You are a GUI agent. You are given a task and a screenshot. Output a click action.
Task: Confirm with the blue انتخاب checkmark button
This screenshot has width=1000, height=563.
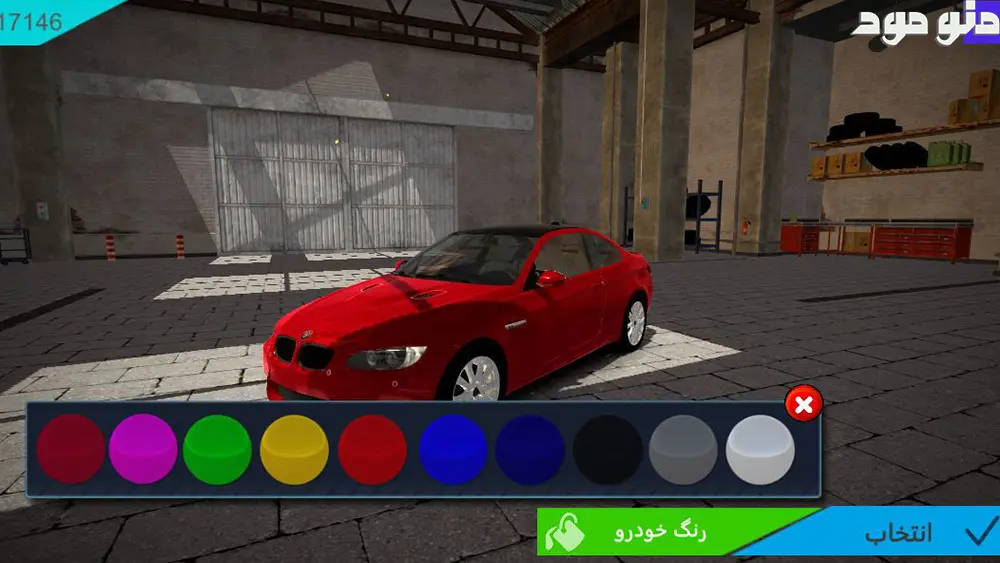tap(900, 533)
